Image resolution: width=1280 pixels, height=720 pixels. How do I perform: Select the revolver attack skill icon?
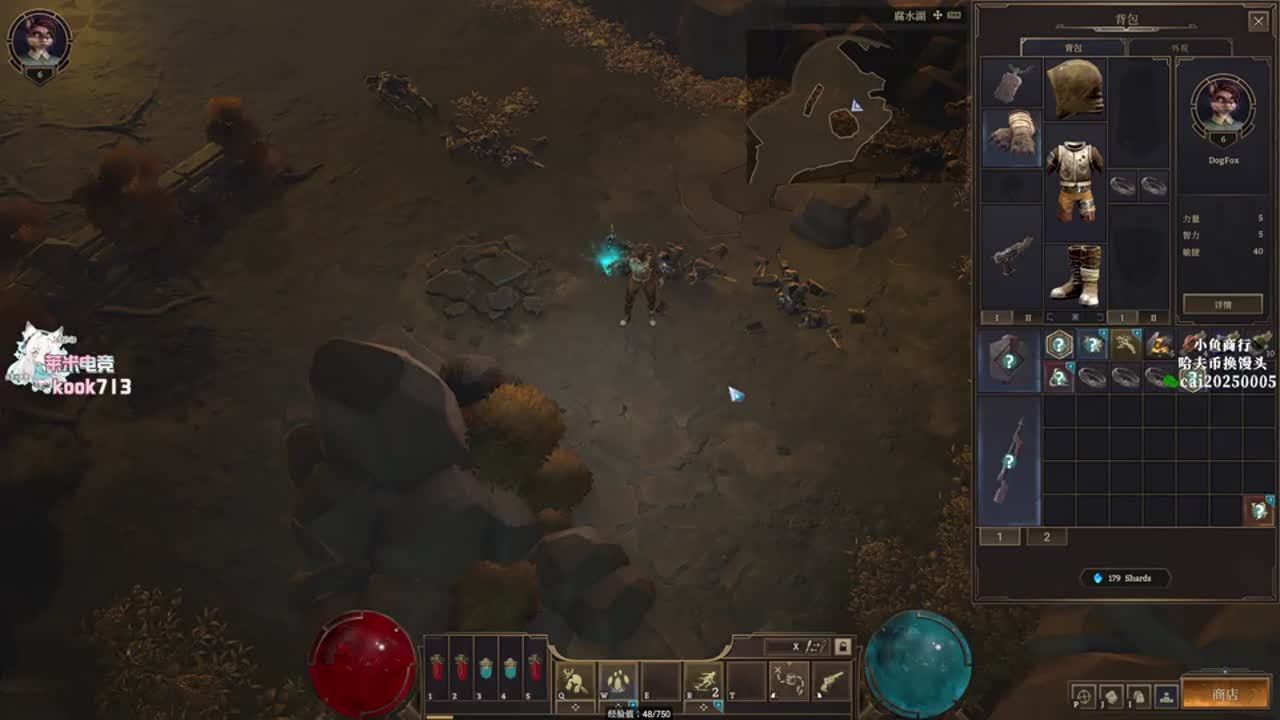tap(831, 681)
